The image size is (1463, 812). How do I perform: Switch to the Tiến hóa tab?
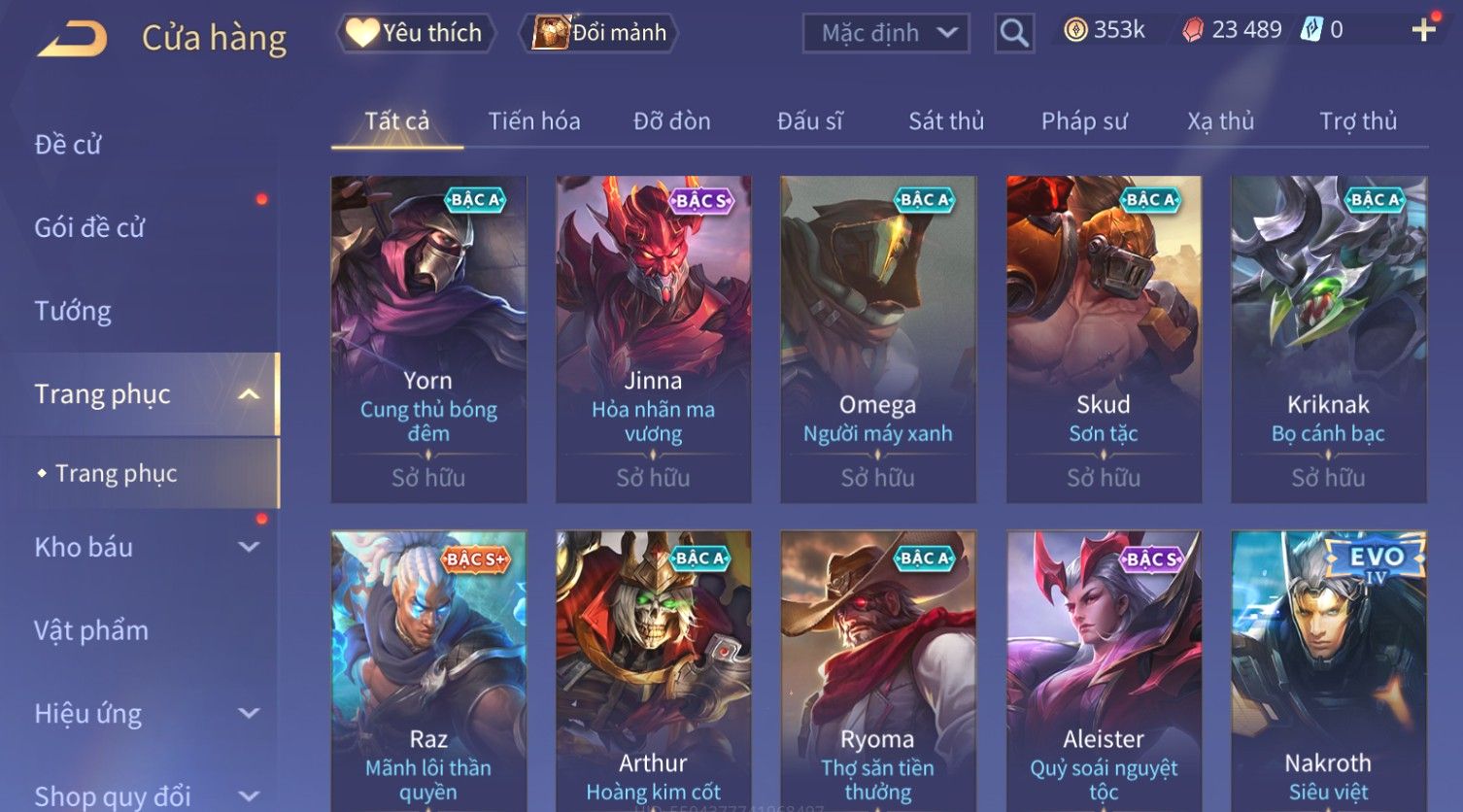pyautogui.click(x=534, y=121)
